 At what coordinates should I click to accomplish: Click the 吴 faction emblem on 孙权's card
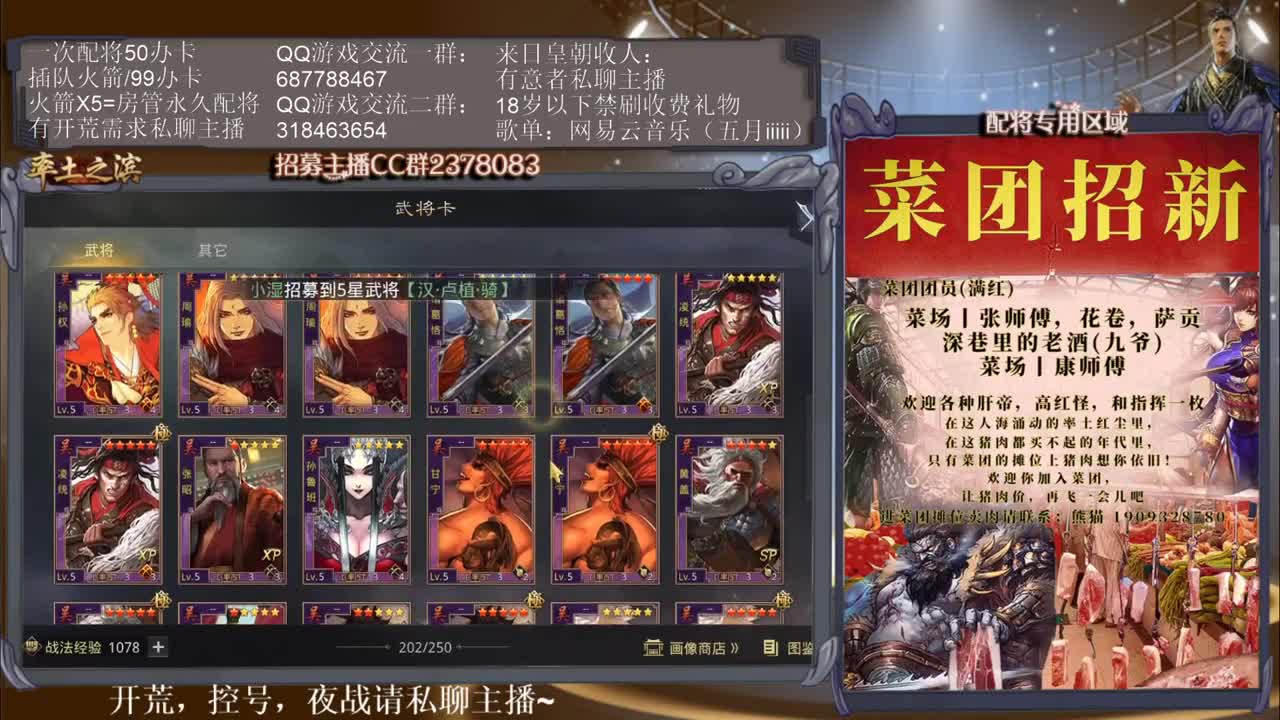click(x=64, y=277)
